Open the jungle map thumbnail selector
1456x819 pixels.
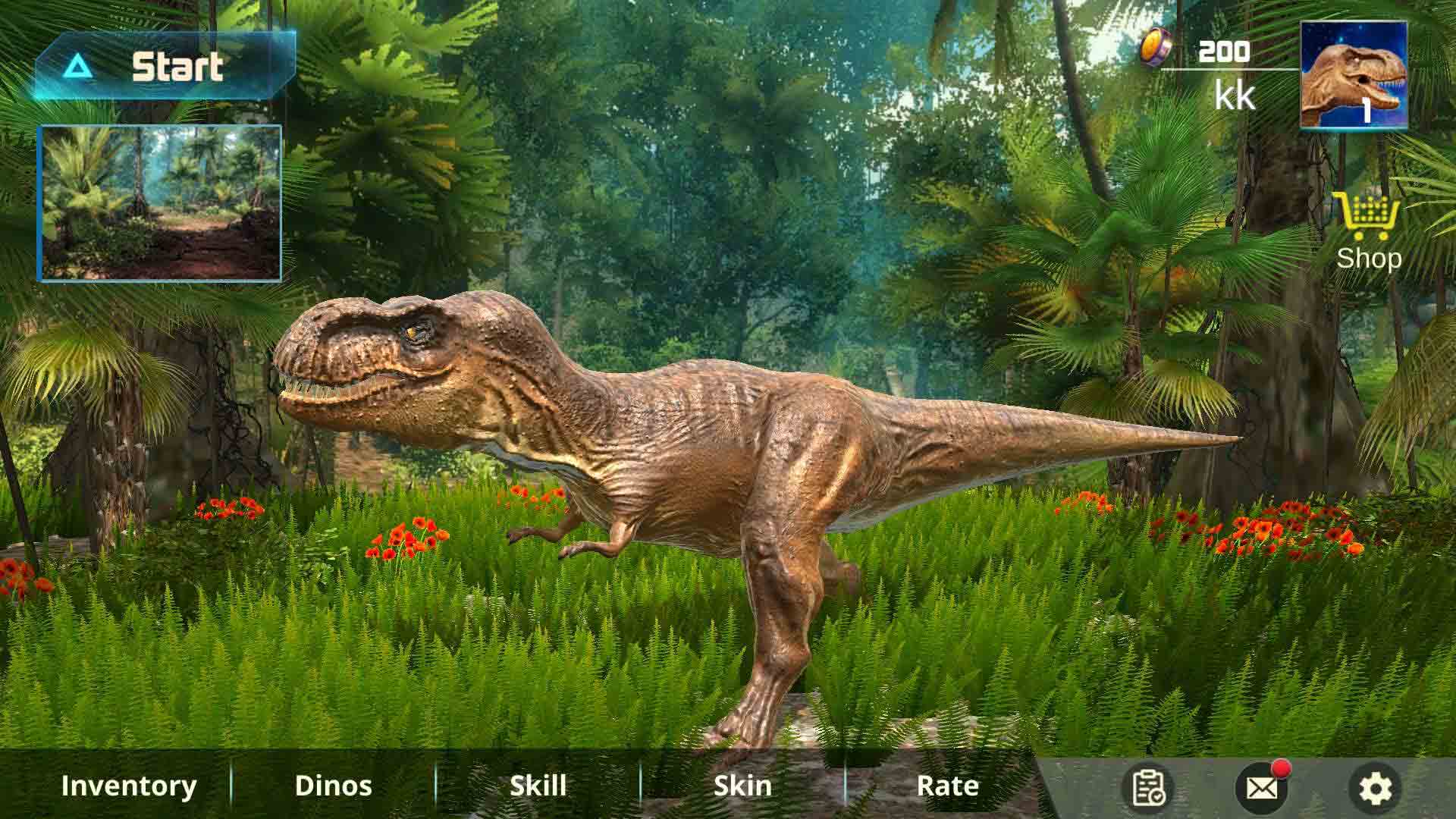pos(162,201)
